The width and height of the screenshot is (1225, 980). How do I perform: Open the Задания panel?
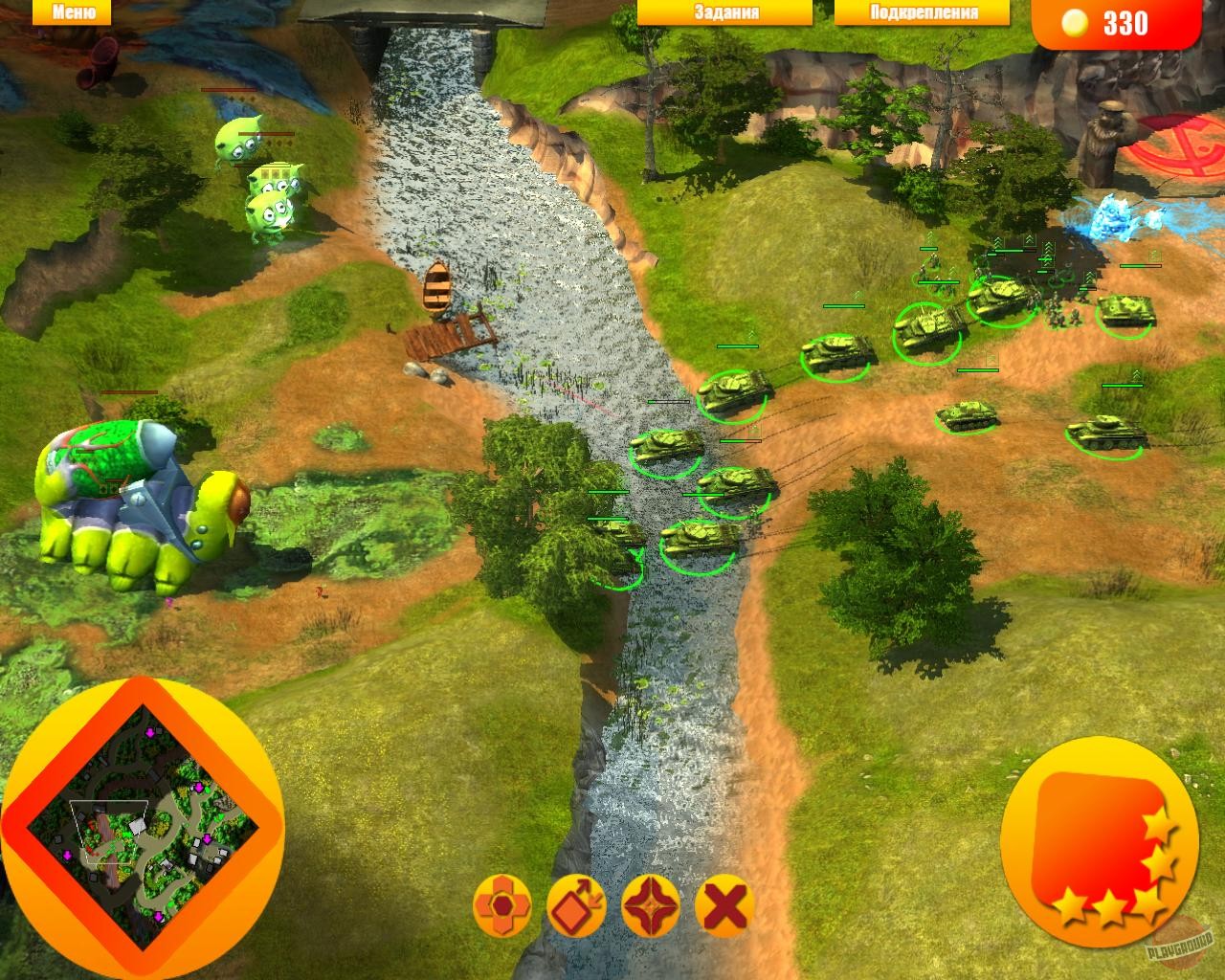[724, 12]
